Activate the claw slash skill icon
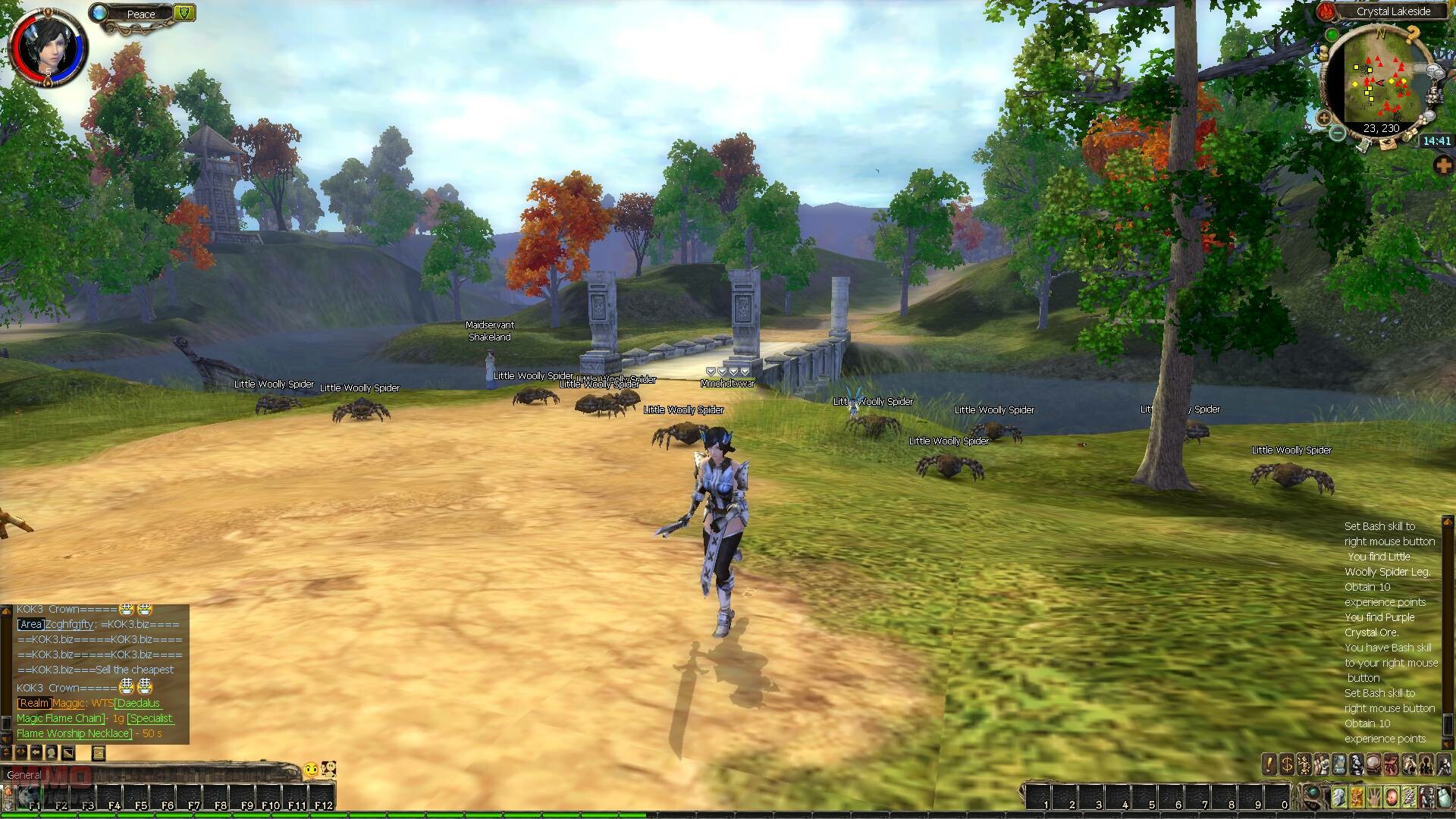 point(1407,798)
